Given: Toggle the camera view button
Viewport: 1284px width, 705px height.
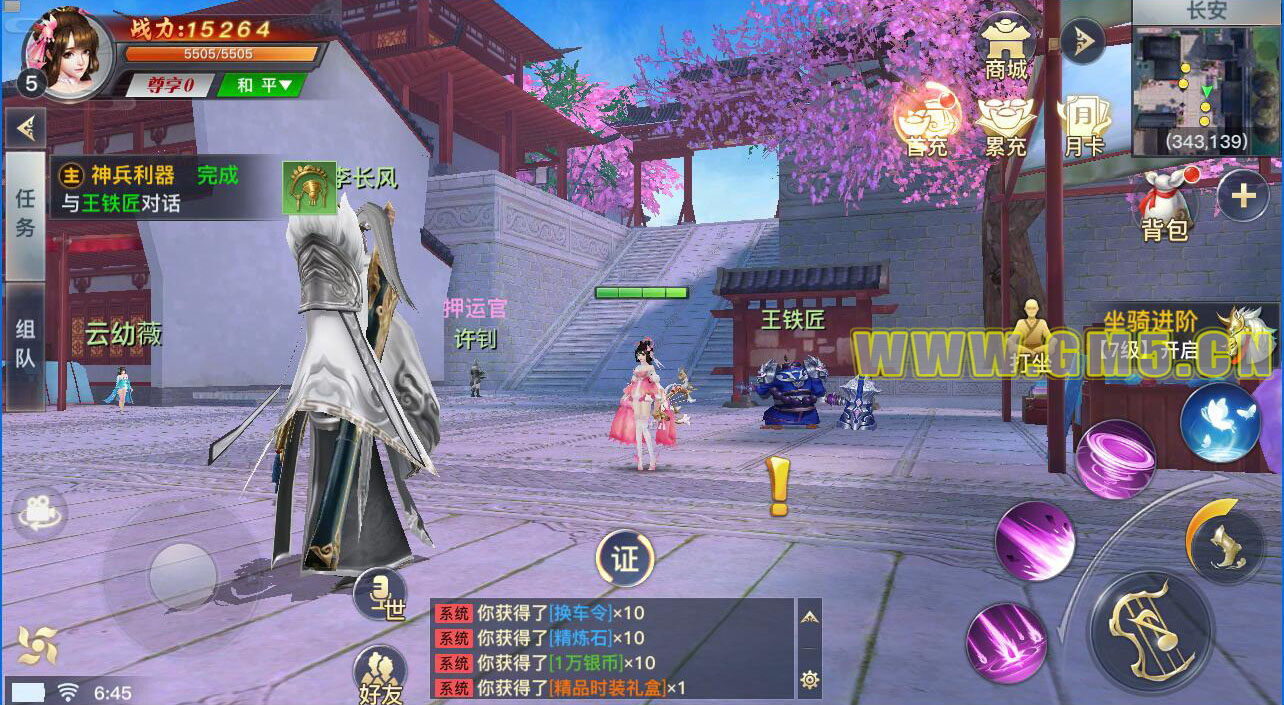Looking at the screenshot, I should (40, 513).
